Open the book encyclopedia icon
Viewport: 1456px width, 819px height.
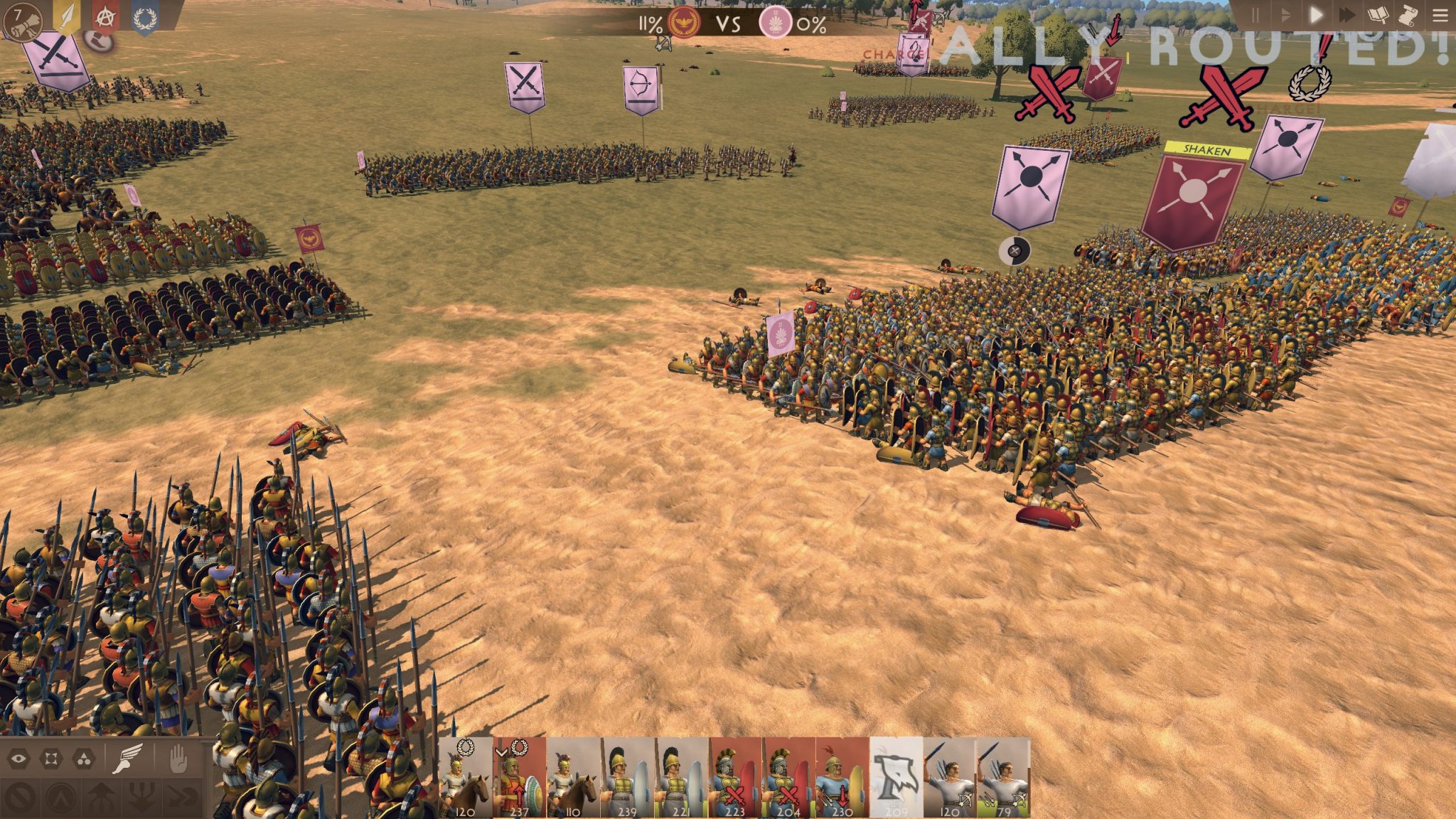1377,15
